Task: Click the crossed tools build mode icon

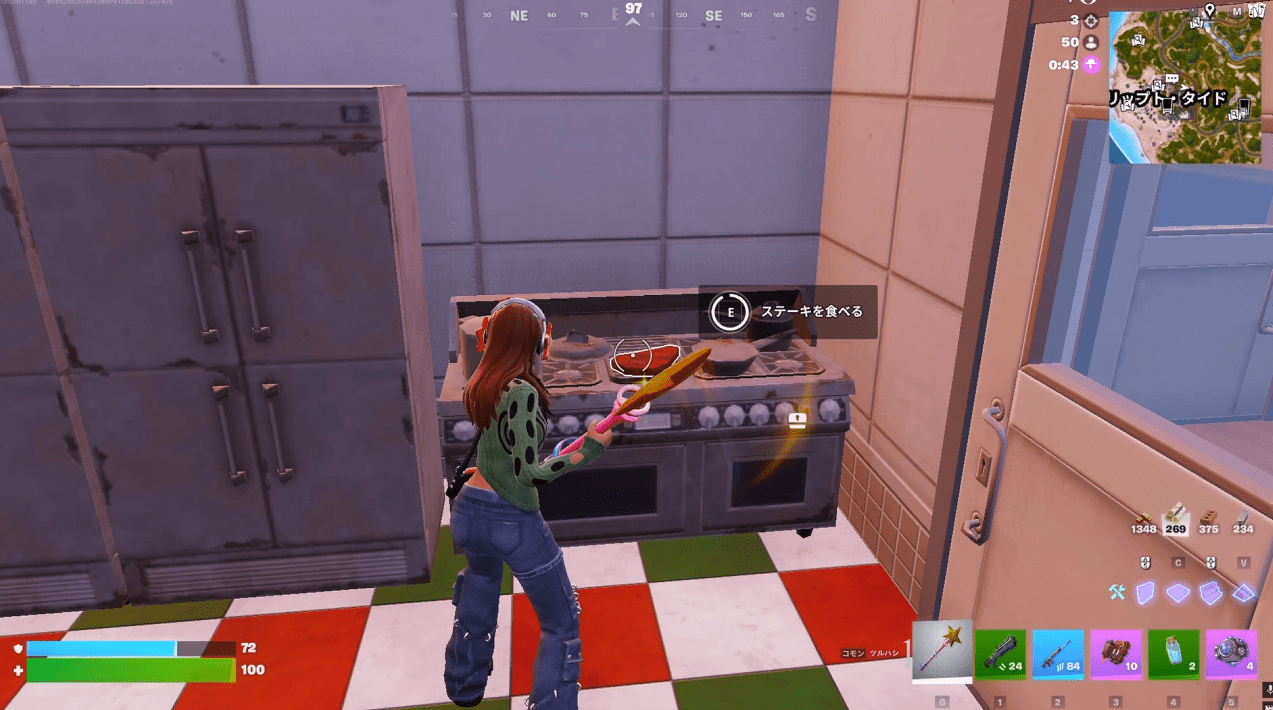Action: (x=1116, y=593)
